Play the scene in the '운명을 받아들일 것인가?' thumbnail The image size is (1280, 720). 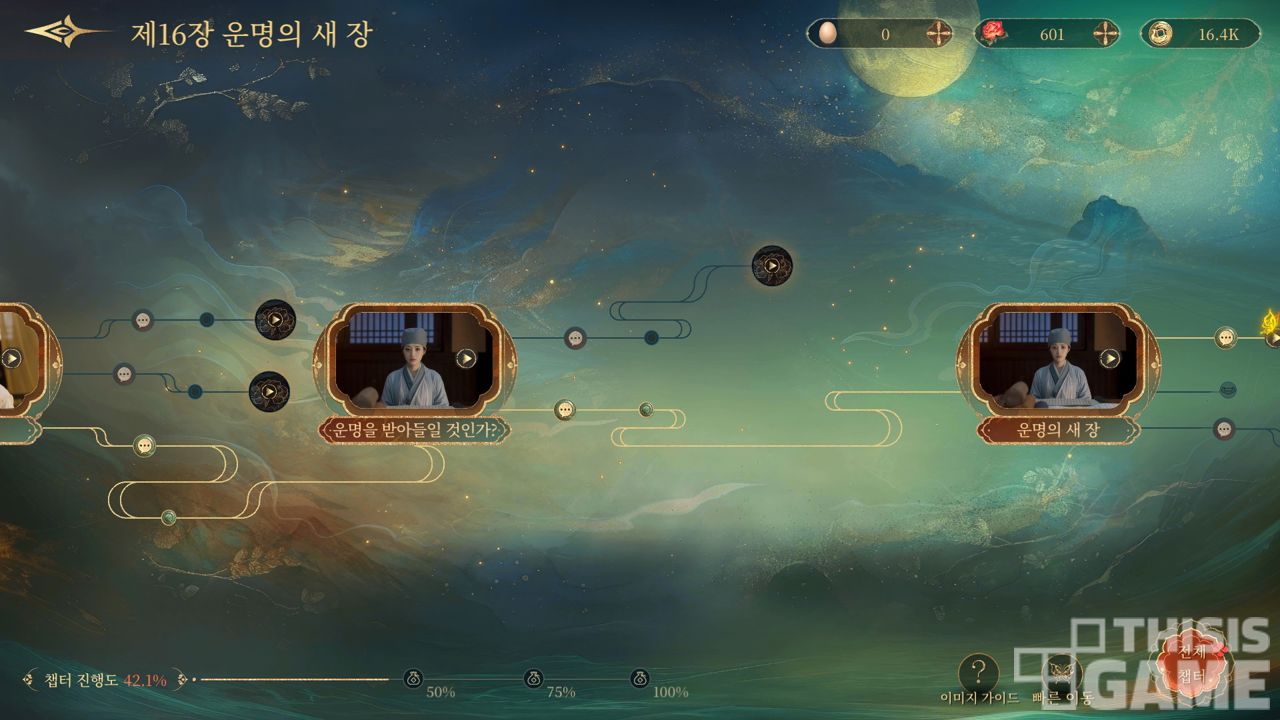(466, 358)
